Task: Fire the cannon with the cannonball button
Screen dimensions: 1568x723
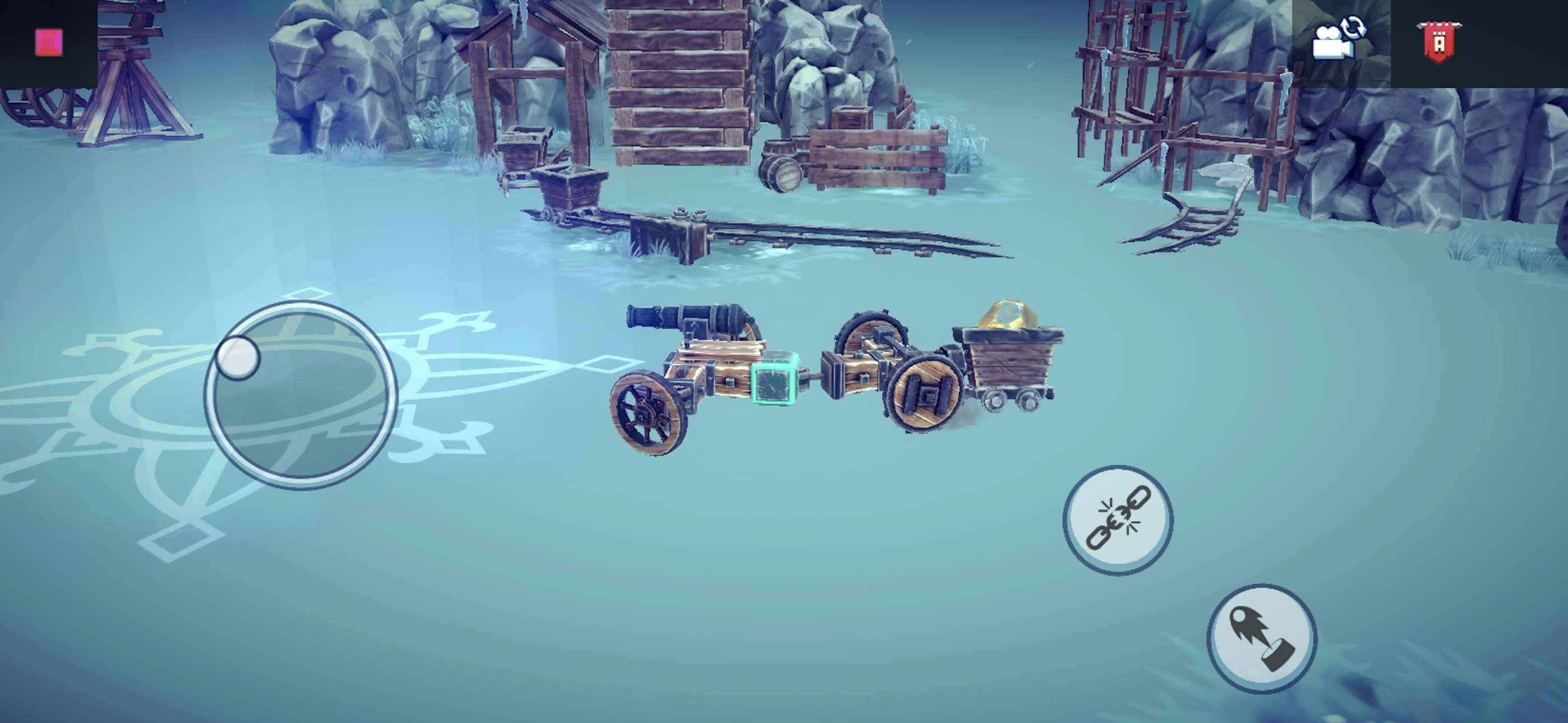Action: click(x=1262, y=638)
